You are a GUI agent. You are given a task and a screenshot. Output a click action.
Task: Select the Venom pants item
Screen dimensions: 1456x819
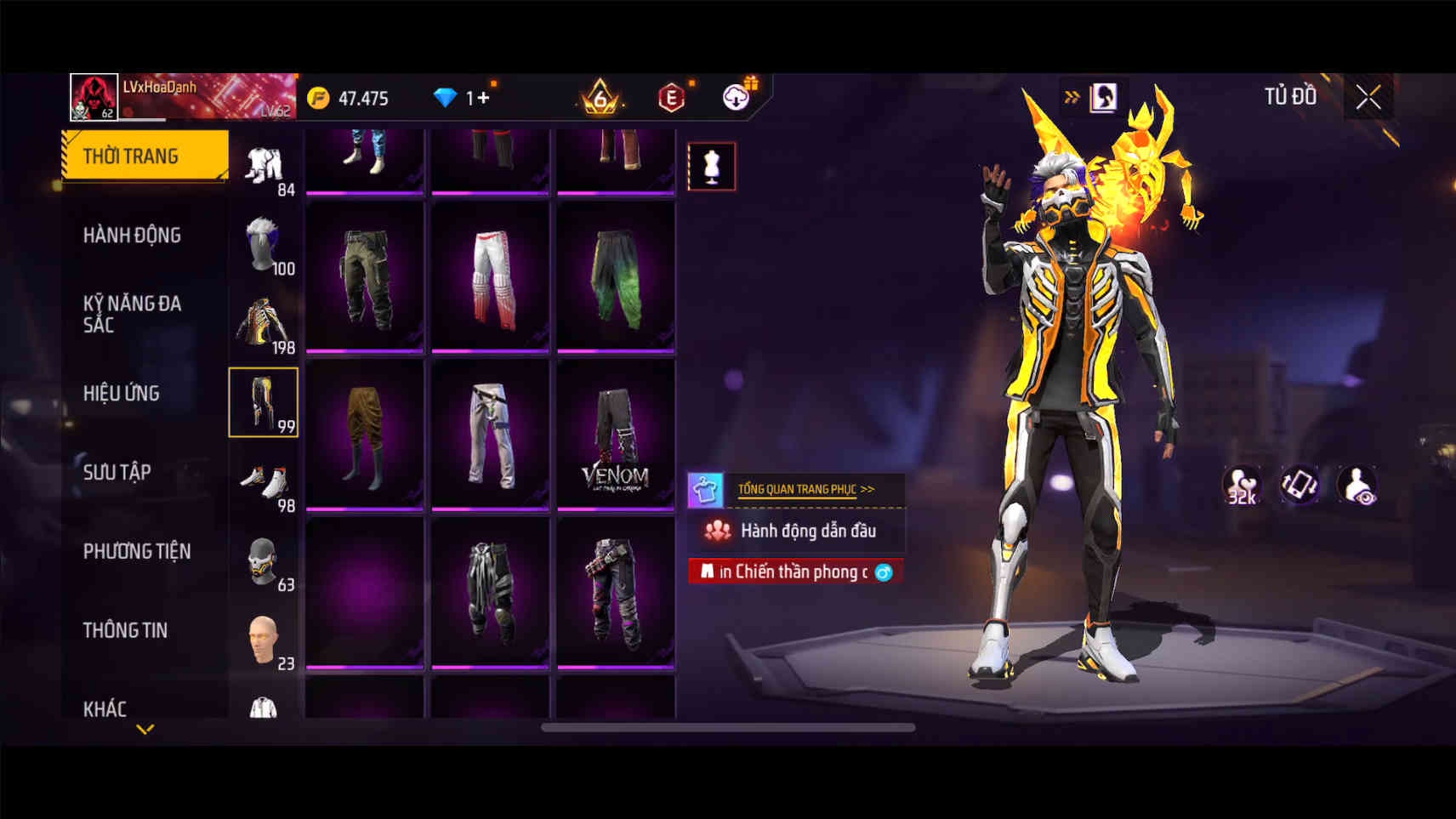(x=616, y=435)
